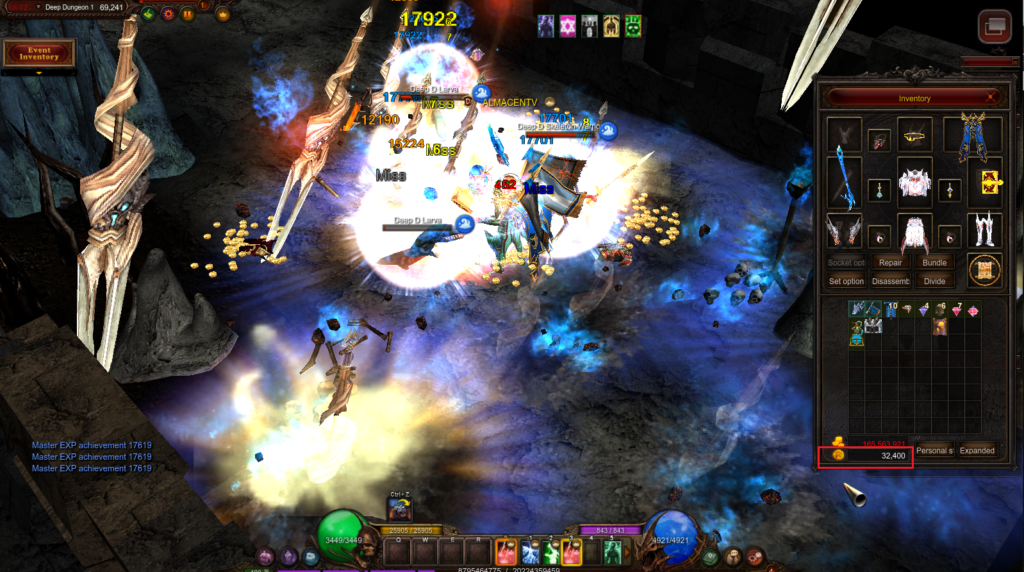This screenshot has height=572, width=1024.
Task: Close the Inventory window
Action: pos(991,98)
